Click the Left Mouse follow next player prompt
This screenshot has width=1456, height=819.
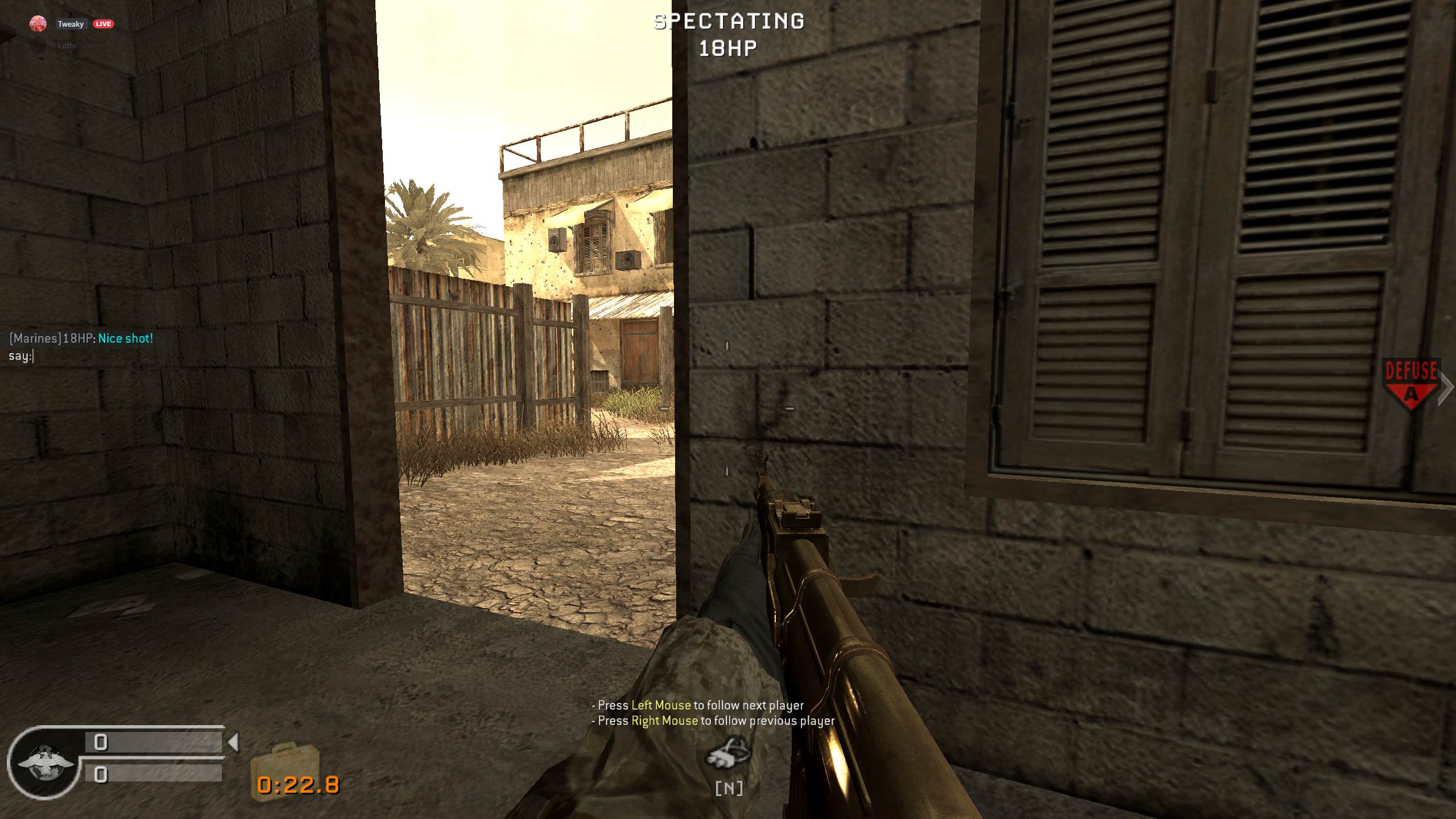(x=697, y=705)
